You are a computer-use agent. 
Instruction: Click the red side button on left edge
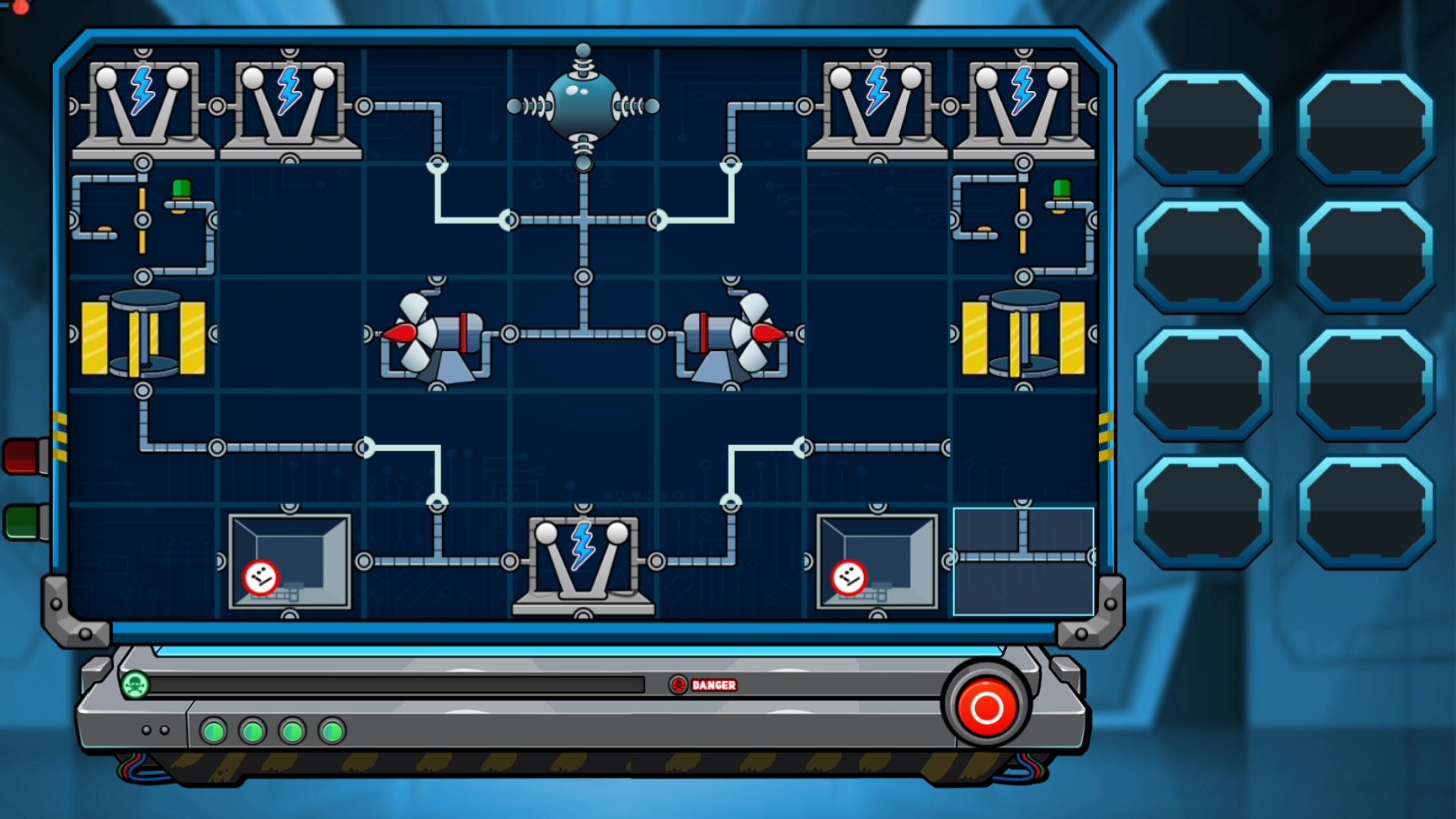(25, 456)
